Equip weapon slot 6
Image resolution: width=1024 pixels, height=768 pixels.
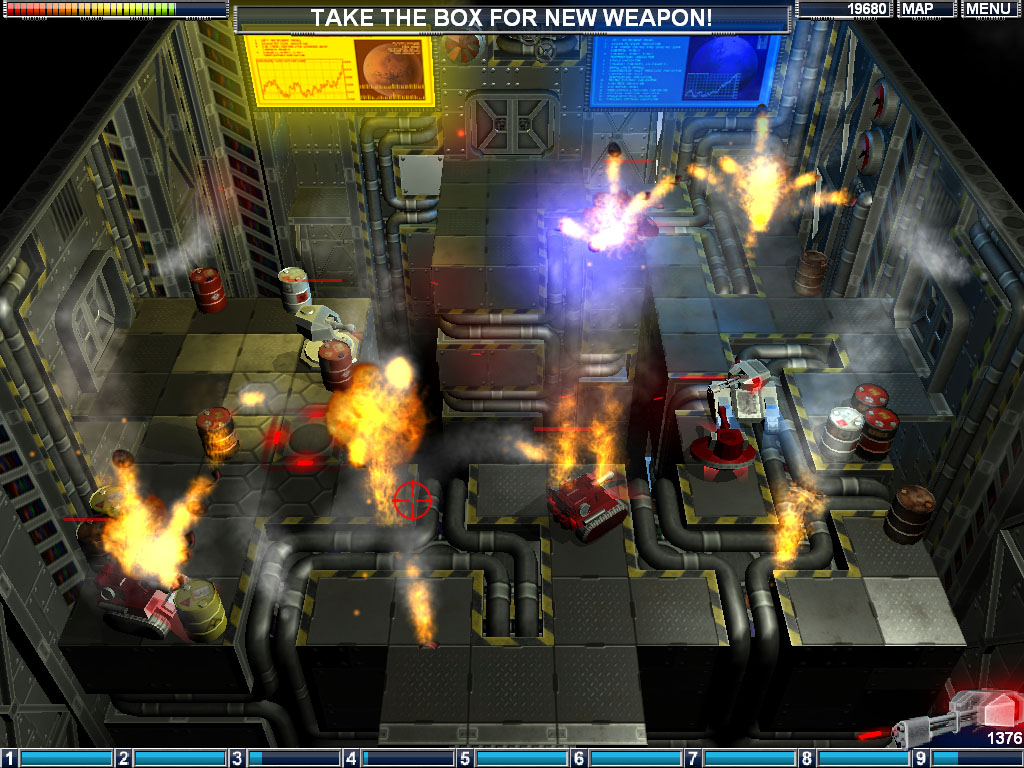coord(627,758)
